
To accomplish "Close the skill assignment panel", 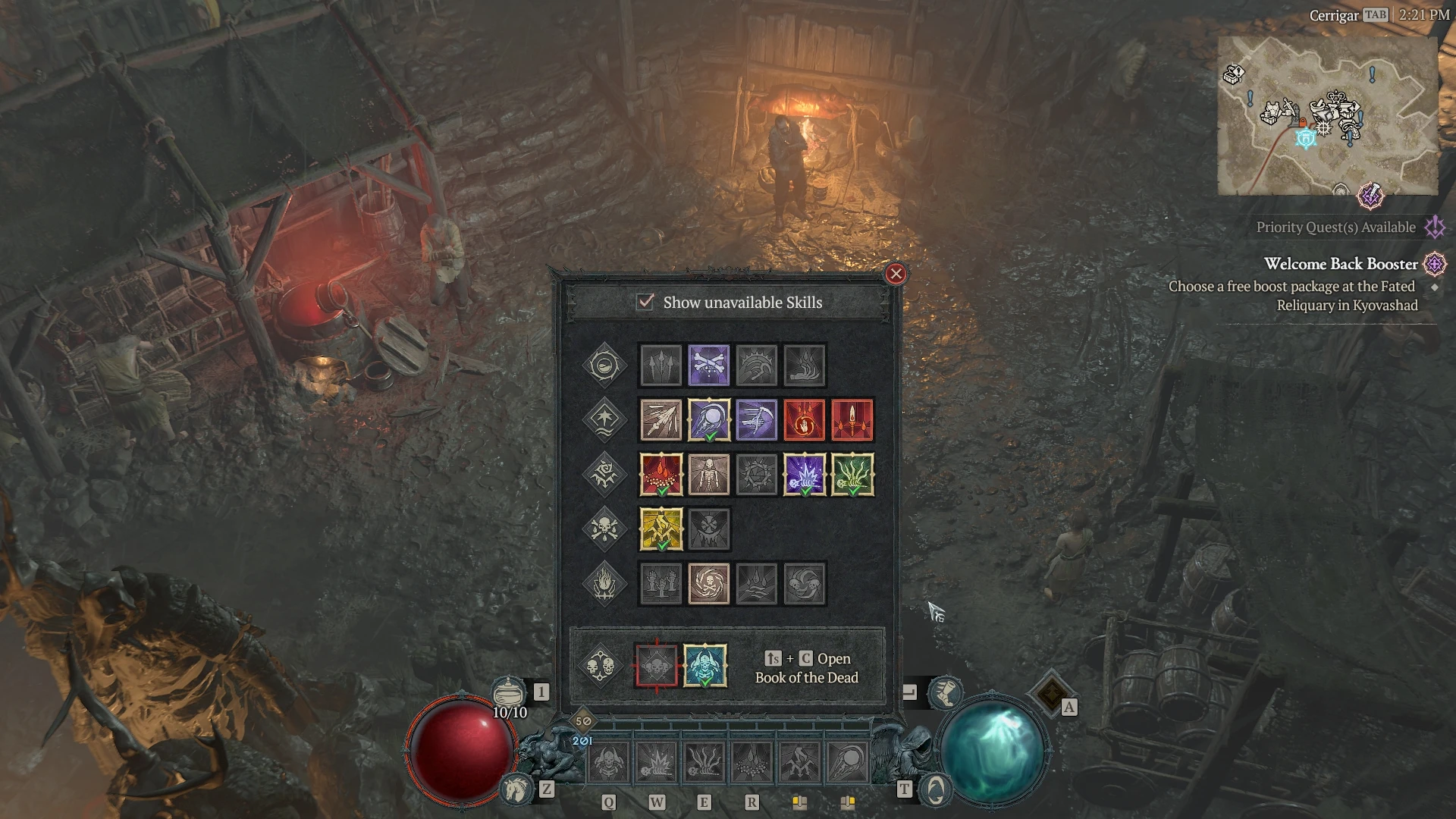I will pos(896,274).
